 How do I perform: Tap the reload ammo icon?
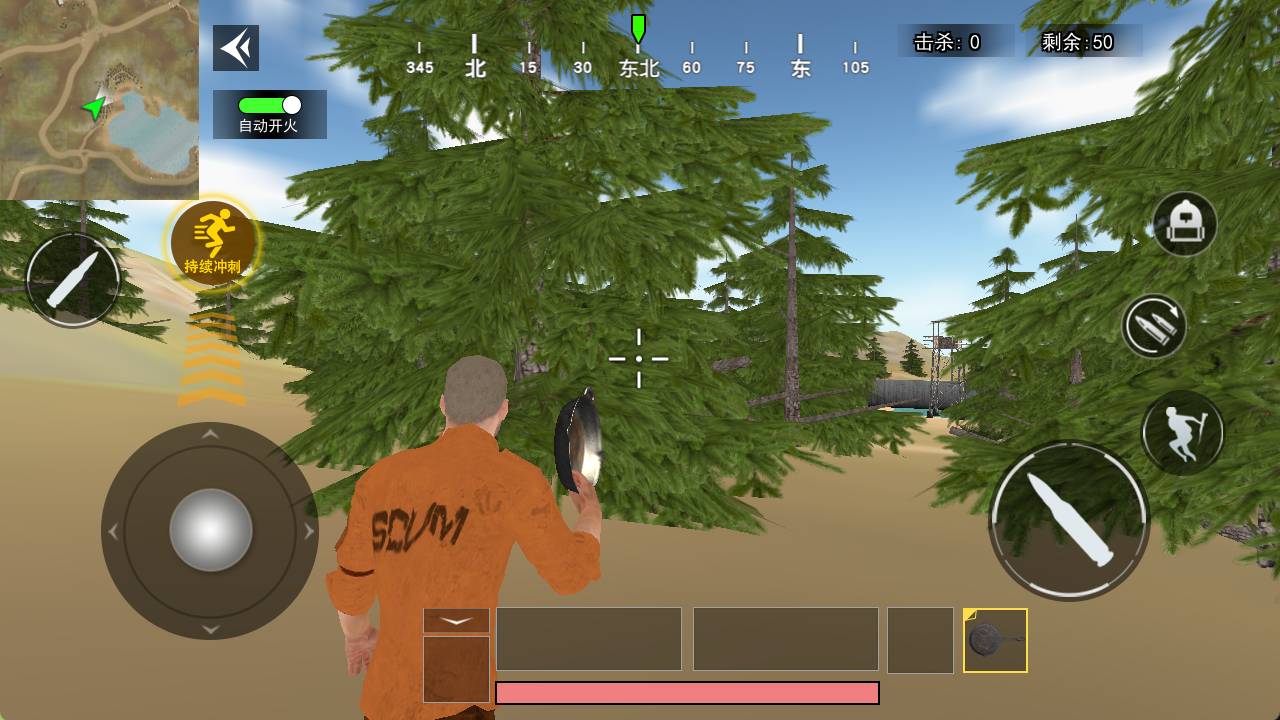(1155, 330)
